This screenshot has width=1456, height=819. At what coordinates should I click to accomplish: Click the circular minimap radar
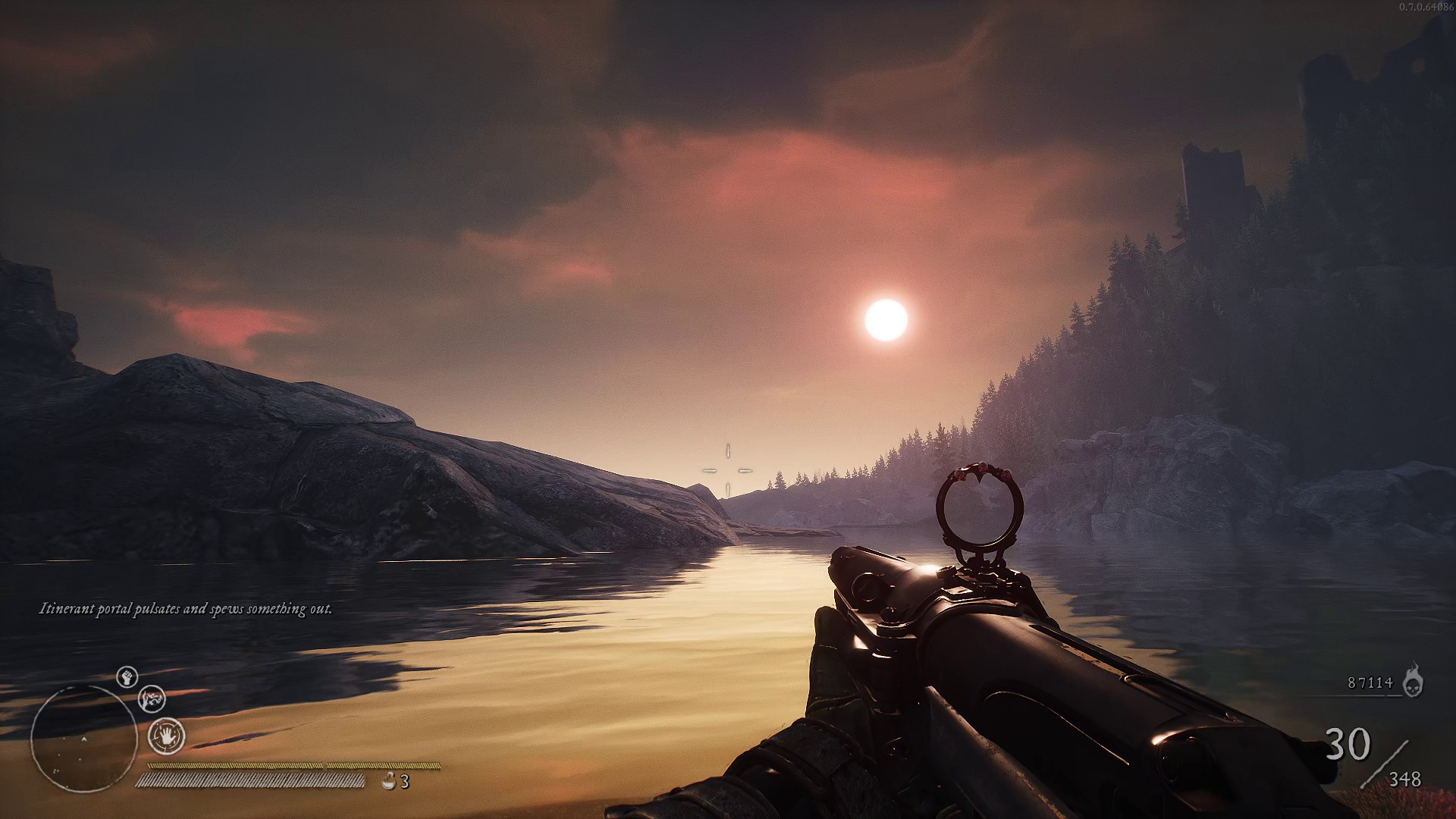[x=83, y=739]
